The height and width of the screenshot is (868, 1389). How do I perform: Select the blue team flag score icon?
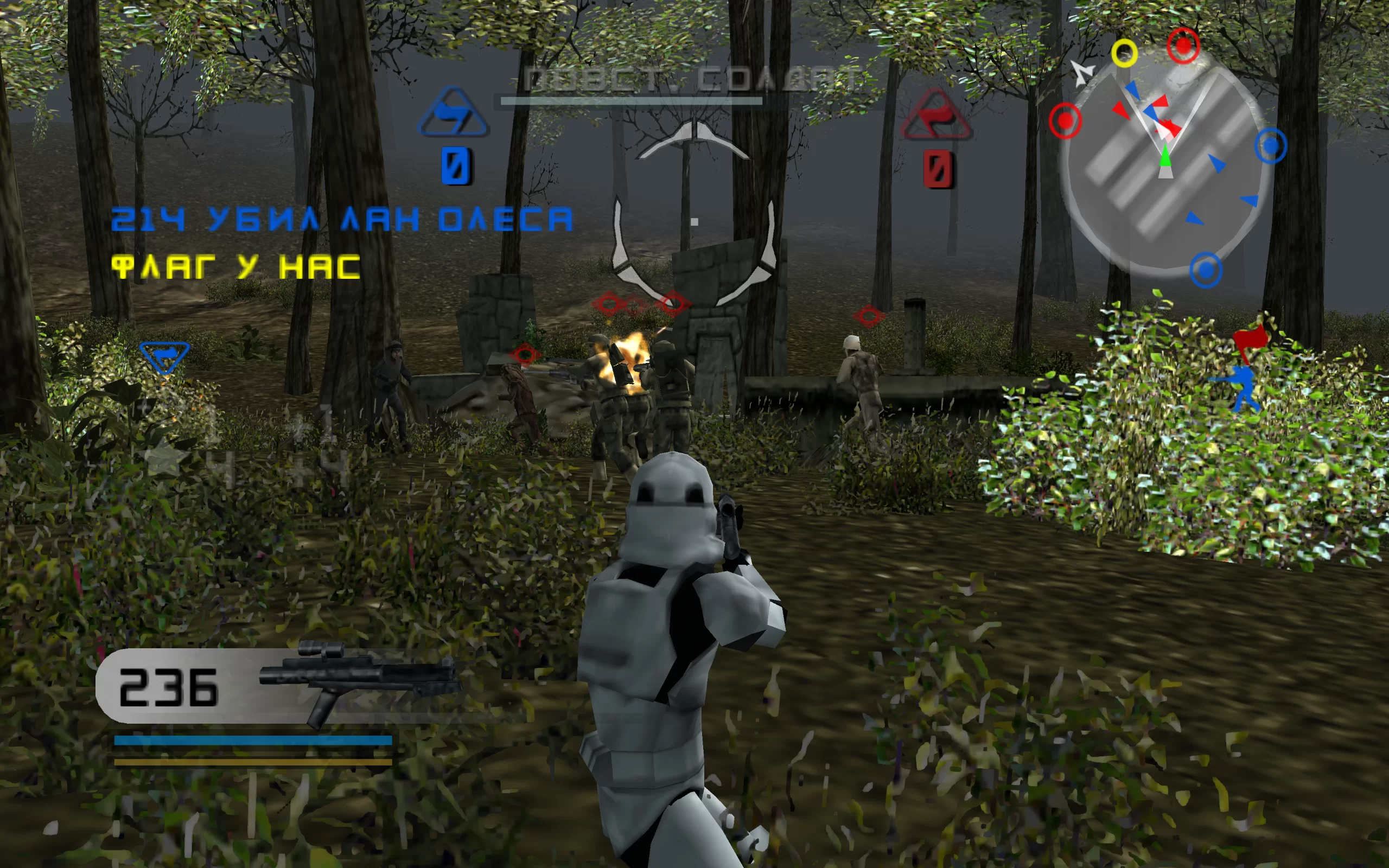454,113
